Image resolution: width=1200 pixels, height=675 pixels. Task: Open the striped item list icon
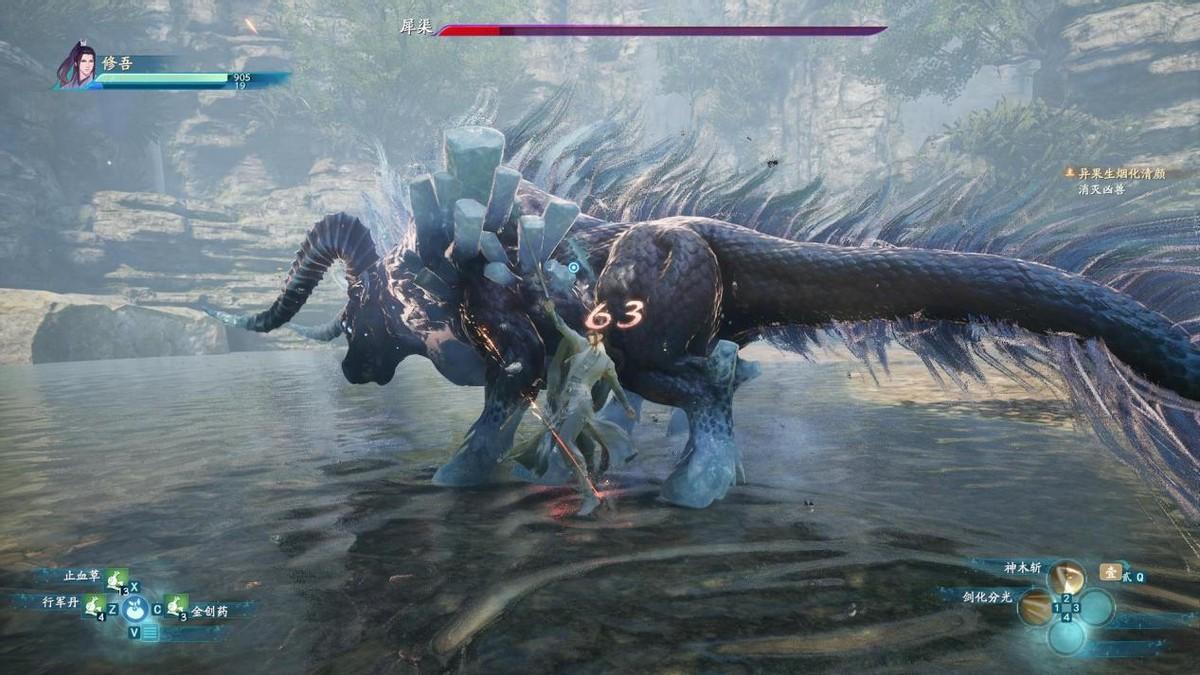coord(150,632)
